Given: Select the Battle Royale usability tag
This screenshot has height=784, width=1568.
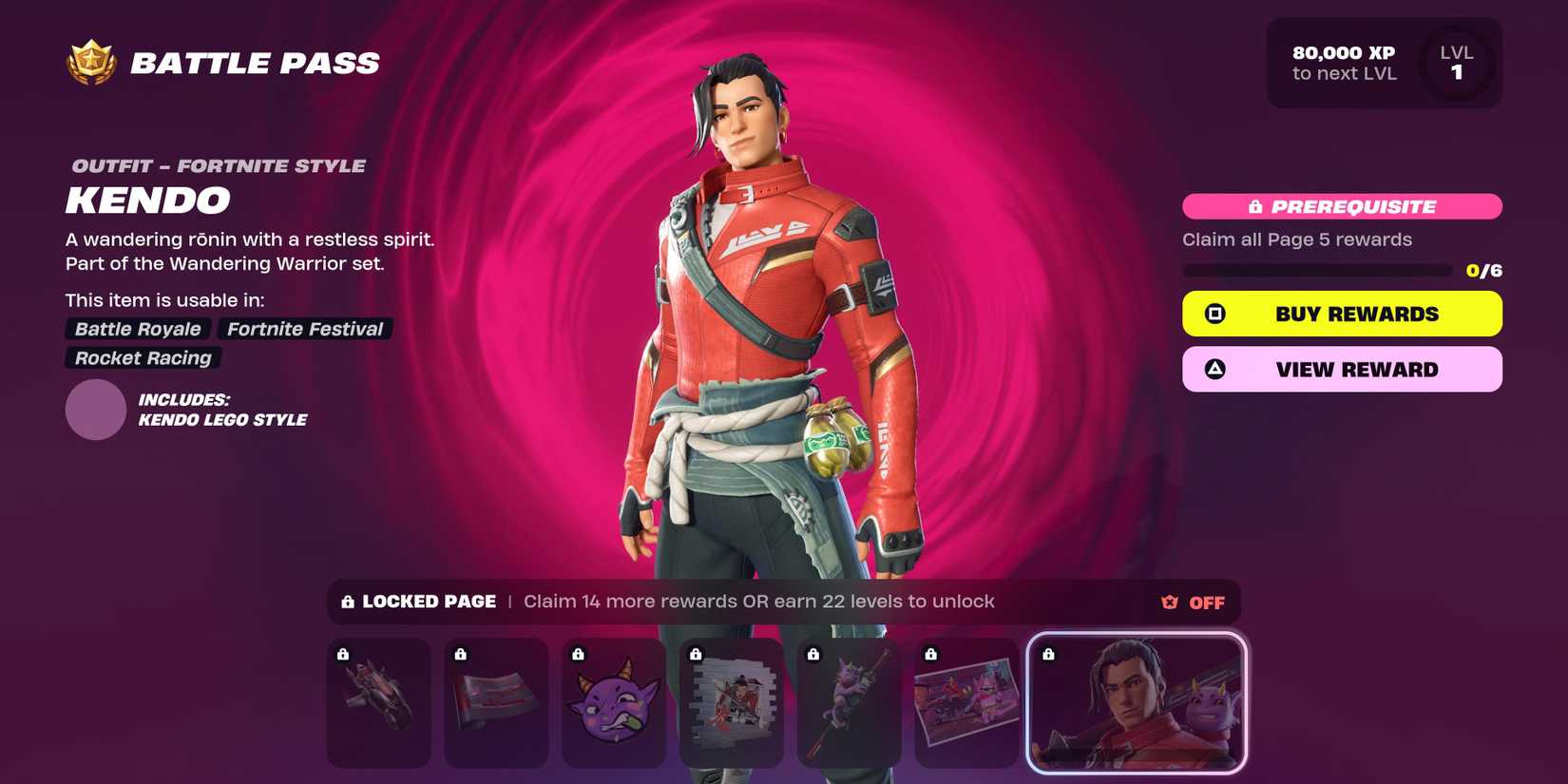Looking at the screenshot, I should (x=136, y=329).
